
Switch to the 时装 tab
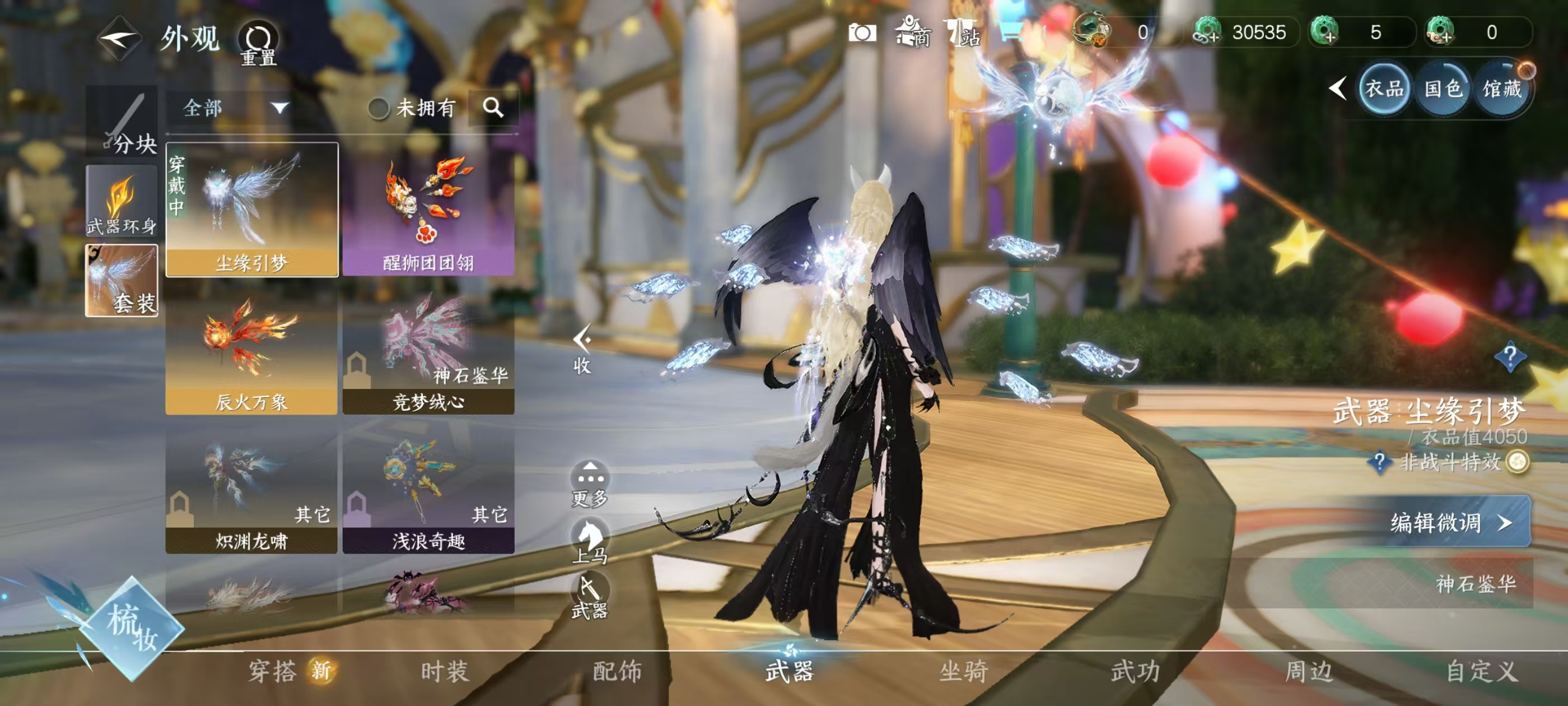tap(445, 671)
